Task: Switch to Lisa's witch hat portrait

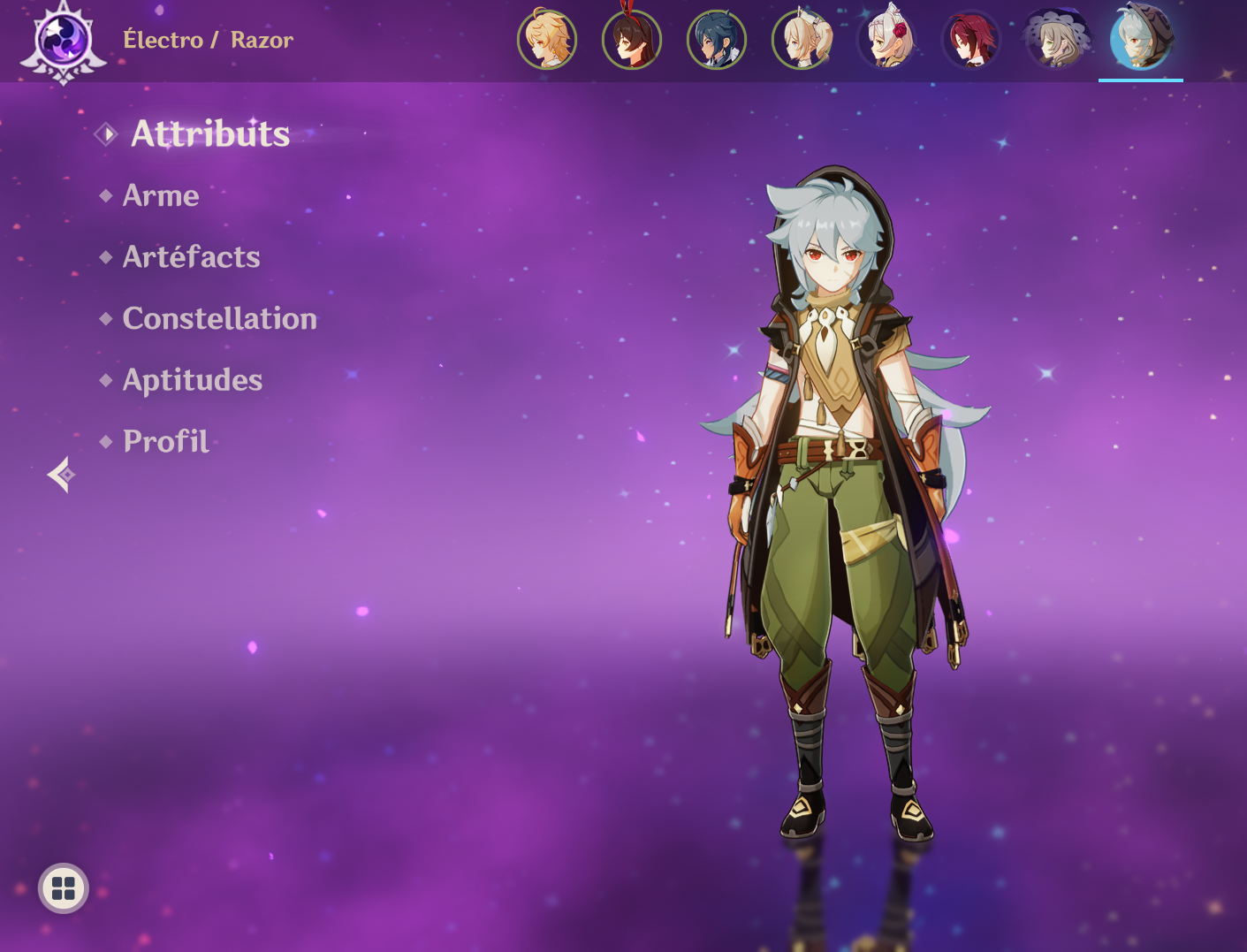Action: pyautogui.click(x=1056, y=40)
